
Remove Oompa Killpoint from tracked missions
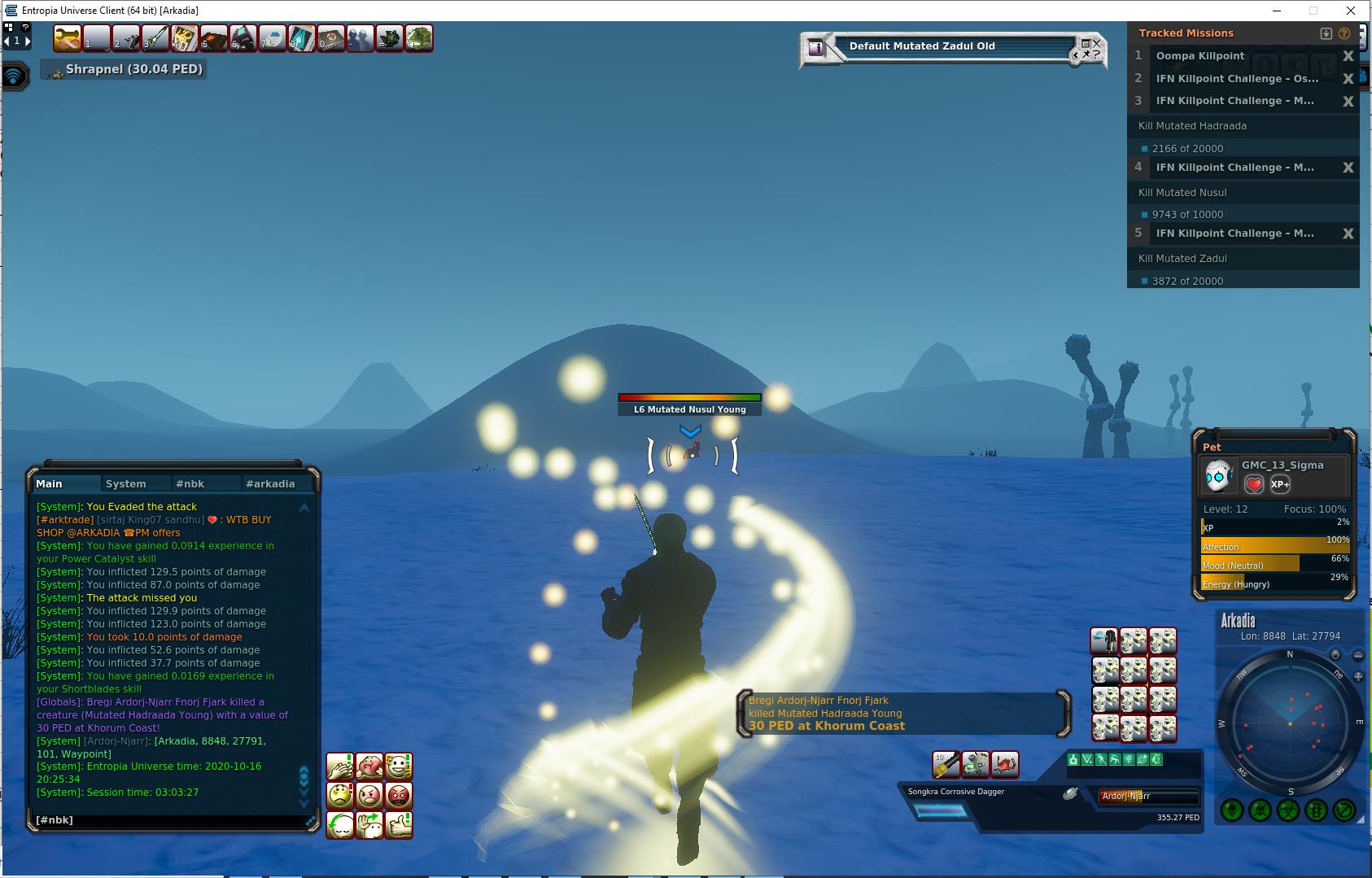(x=1348, y=56)
